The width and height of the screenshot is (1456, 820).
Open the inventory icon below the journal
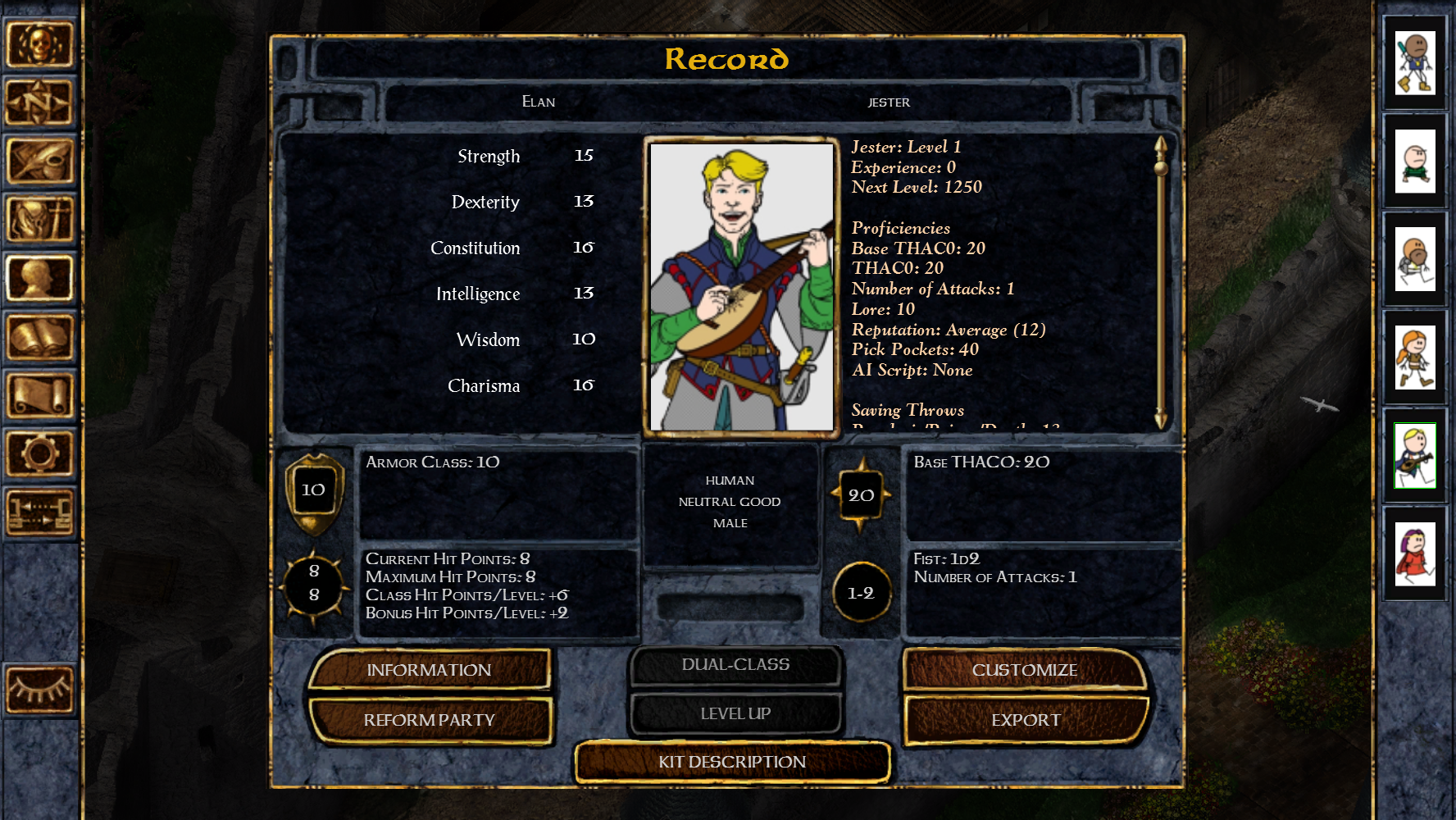[x=39, y=219]
